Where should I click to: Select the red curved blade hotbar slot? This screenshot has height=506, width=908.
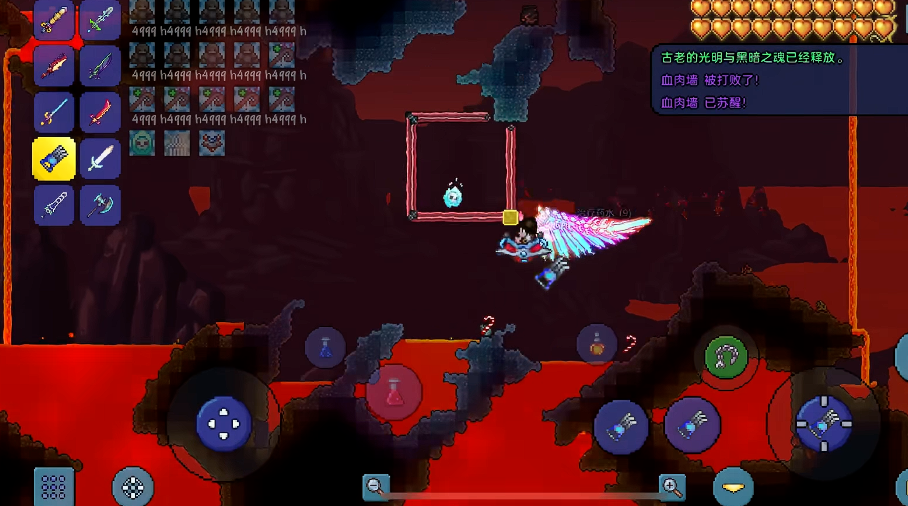click(100, 113)
